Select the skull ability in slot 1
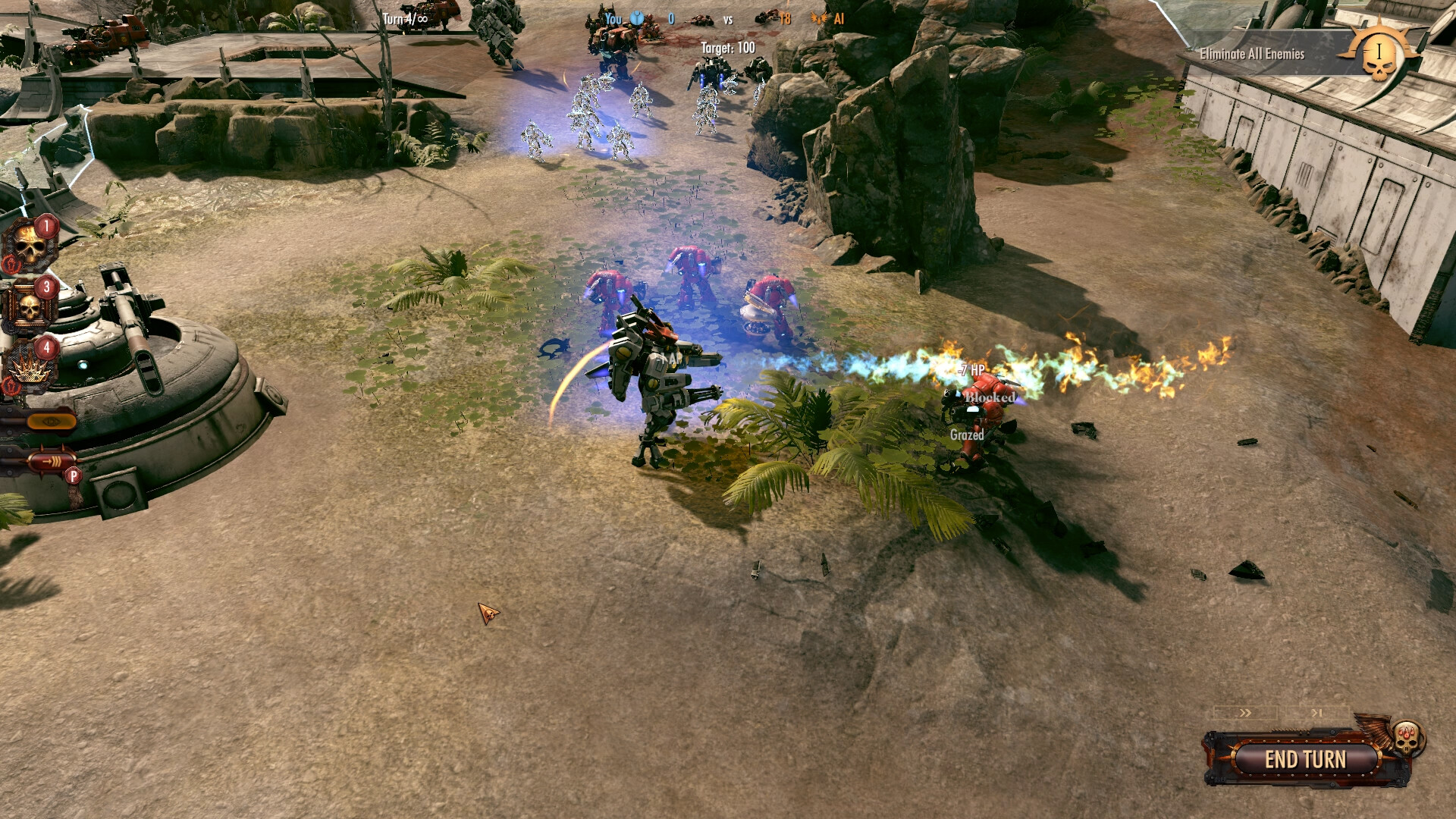This screenshot has width=1456, height=819. [x=29, y=245]
